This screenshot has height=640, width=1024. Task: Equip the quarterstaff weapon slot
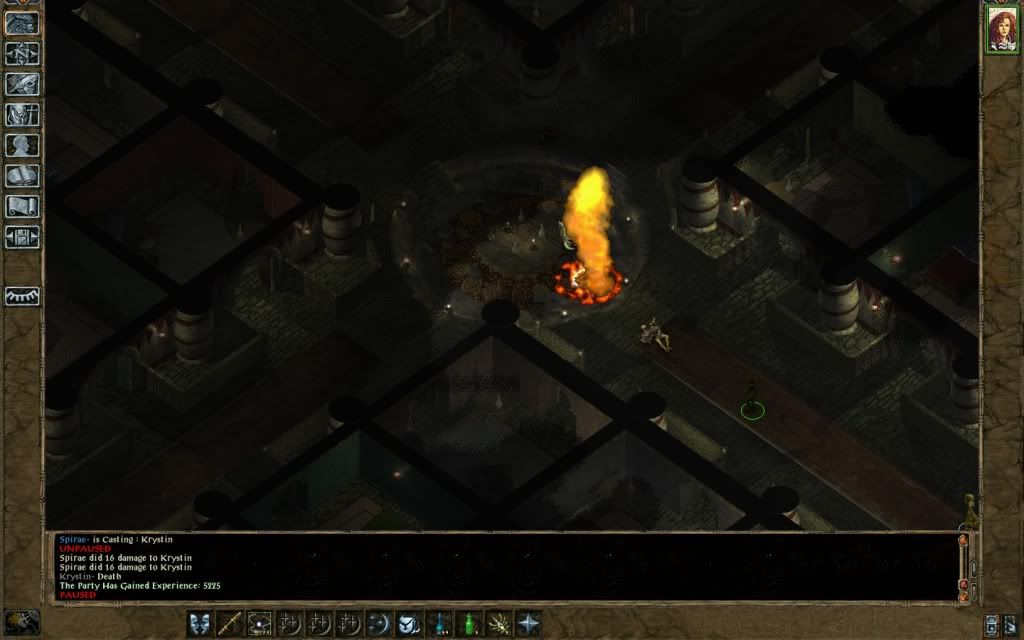230,623
